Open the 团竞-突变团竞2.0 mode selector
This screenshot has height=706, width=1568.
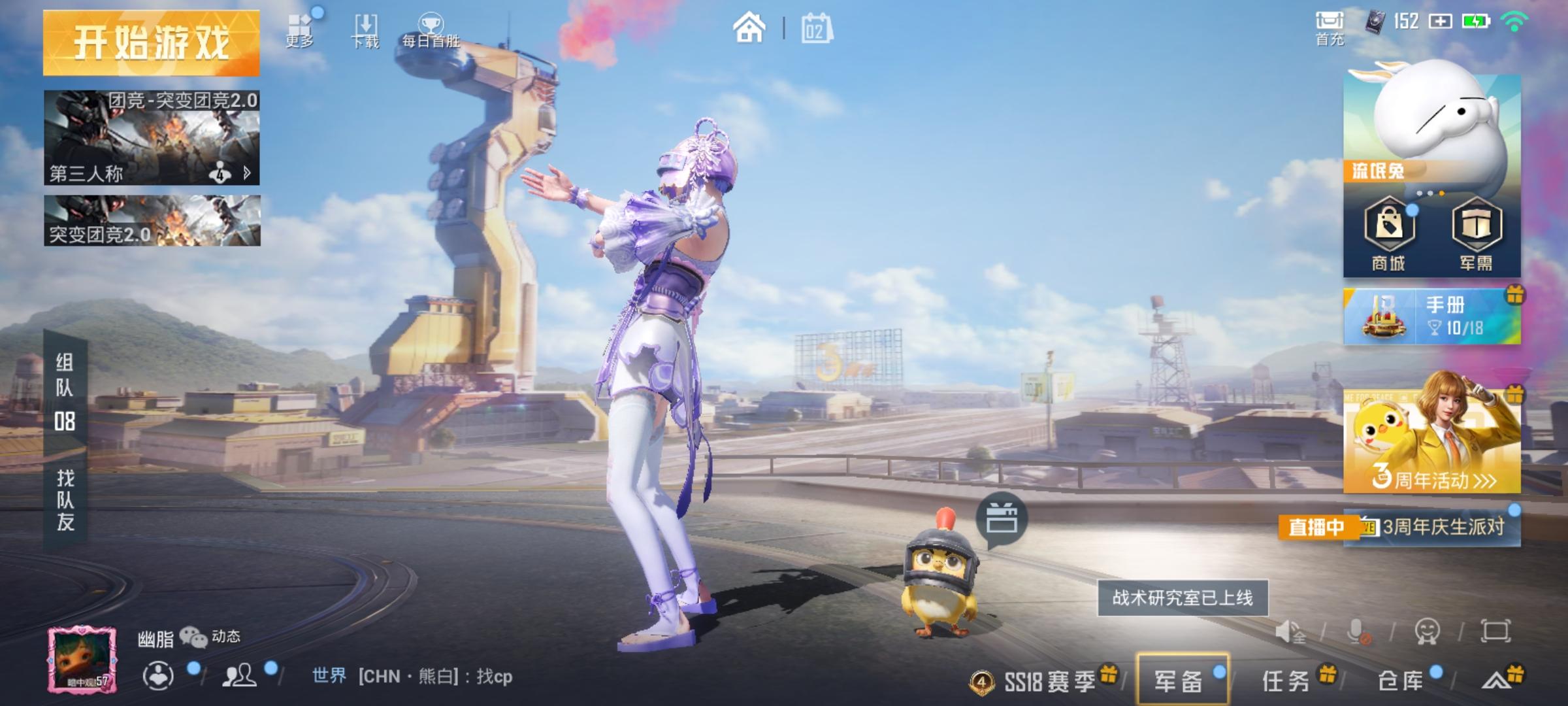(x=152, y=138)
